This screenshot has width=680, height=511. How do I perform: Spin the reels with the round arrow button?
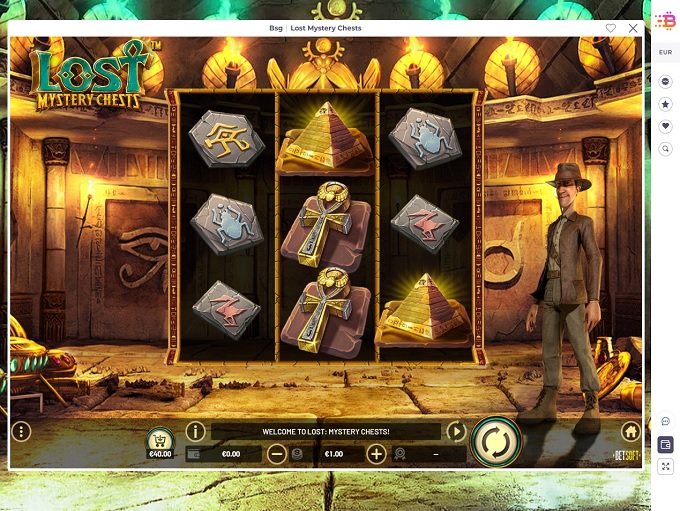click(x=496, y=439)
